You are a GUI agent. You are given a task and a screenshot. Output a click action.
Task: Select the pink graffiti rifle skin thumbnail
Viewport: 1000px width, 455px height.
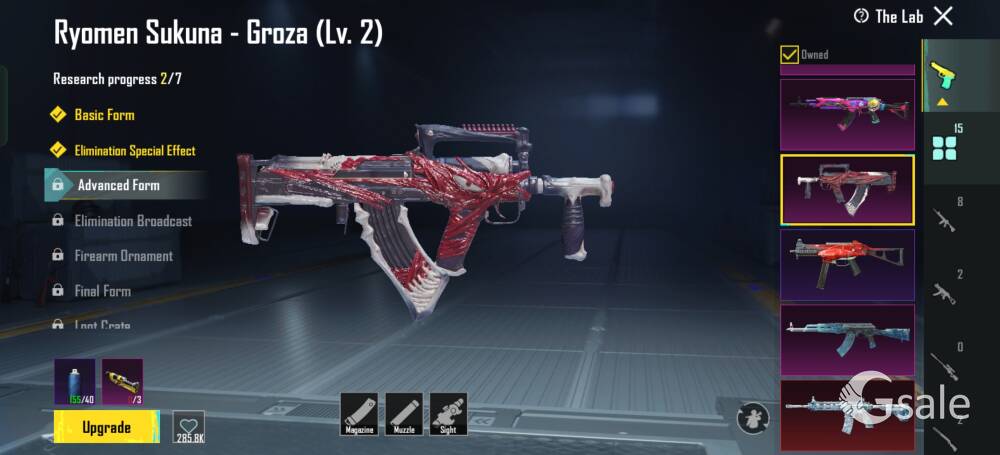[847, 114]
